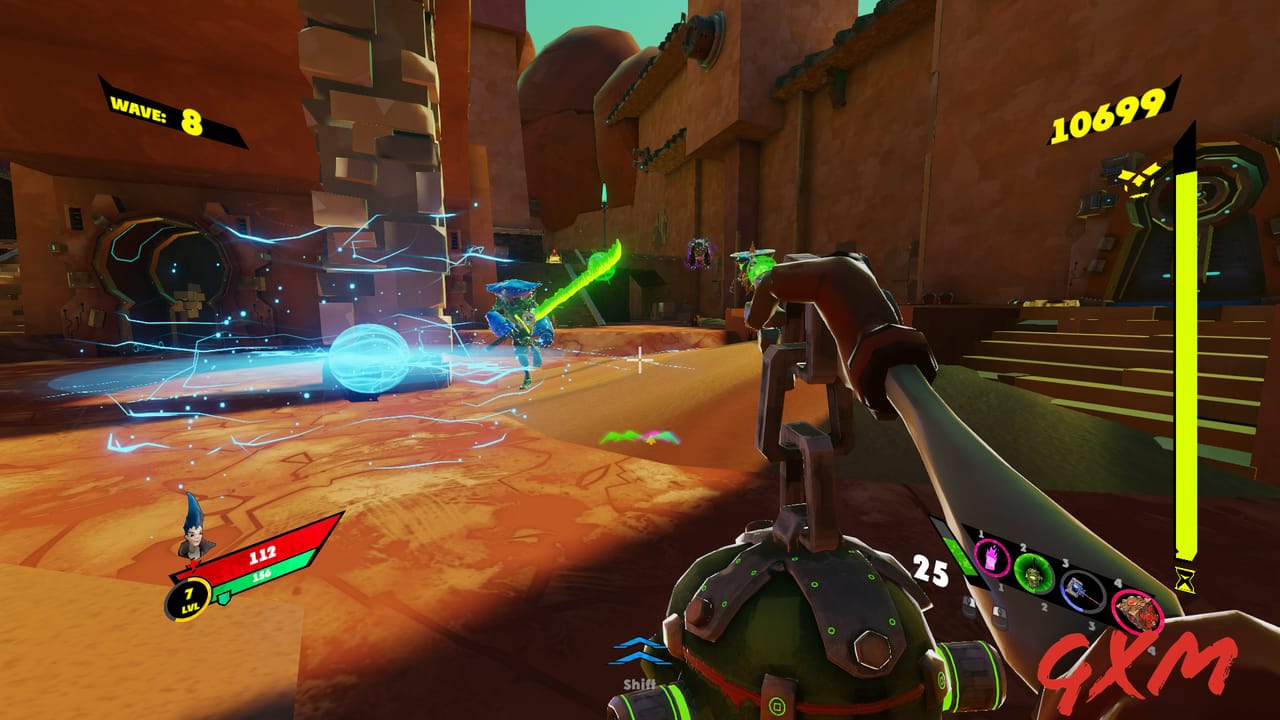The width and height of the screenshot is (1280, 720).
Task: Select the 7 LVL level badge
Action: (188, 601)
